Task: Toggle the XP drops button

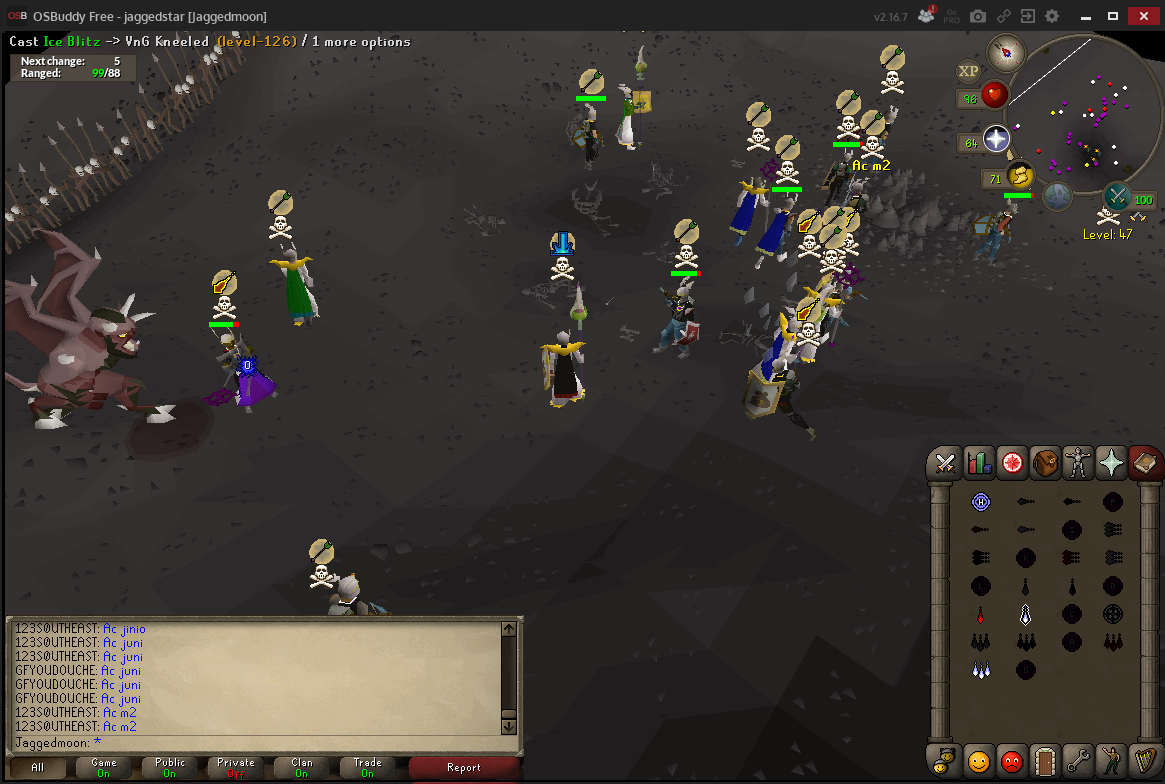Action: pos(968,71)
